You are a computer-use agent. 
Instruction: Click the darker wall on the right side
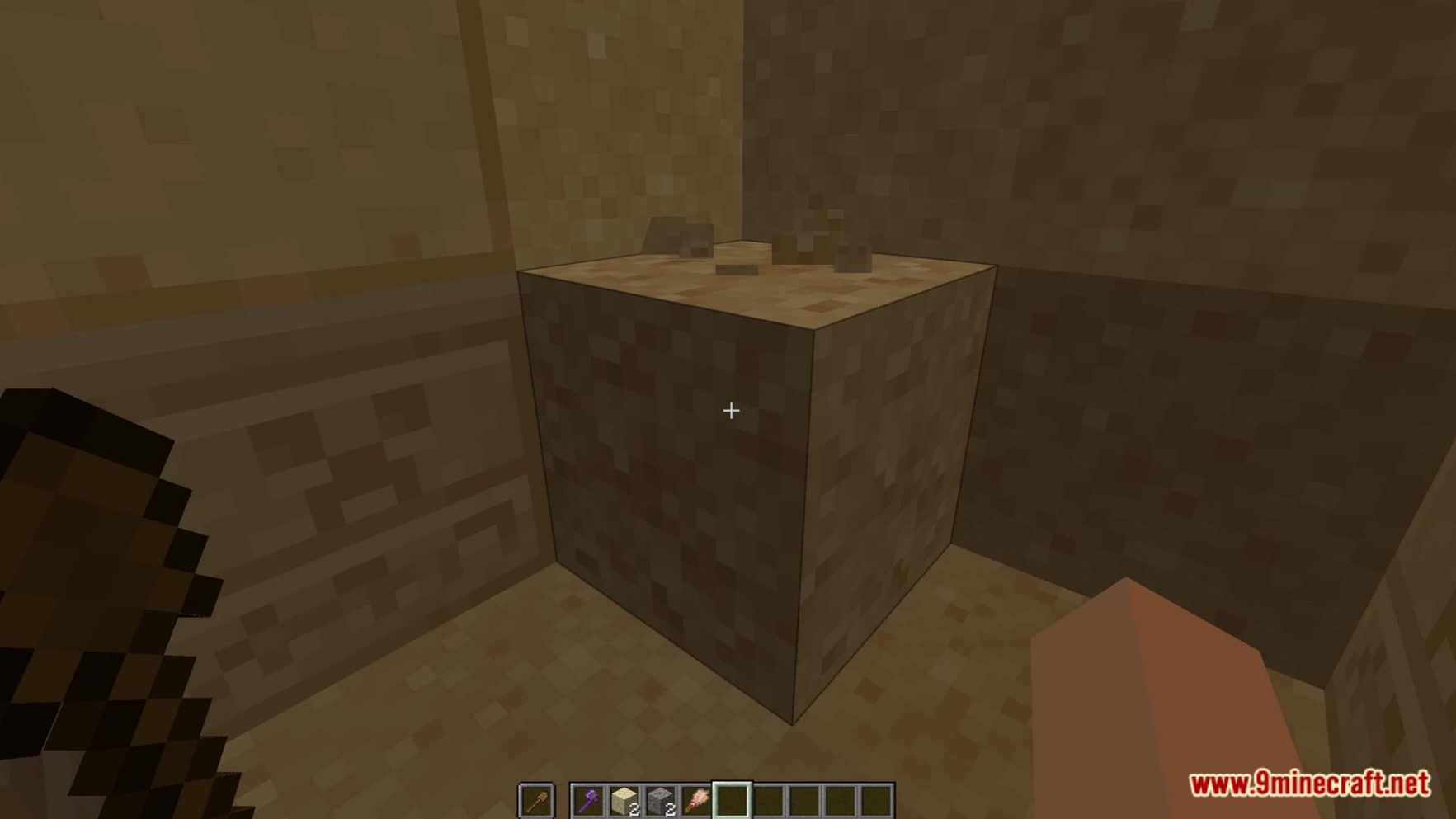(x=1196, y=412)
